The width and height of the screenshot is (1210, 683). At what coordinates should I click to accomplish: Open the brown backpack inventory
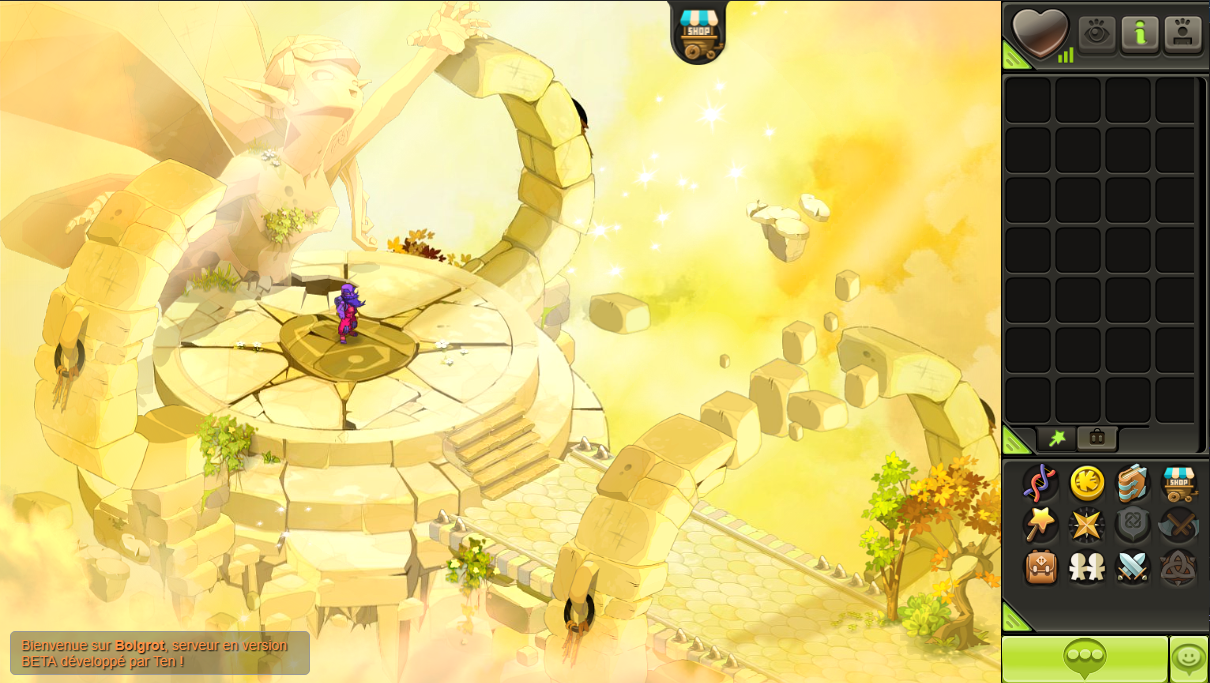point(1040,567)
